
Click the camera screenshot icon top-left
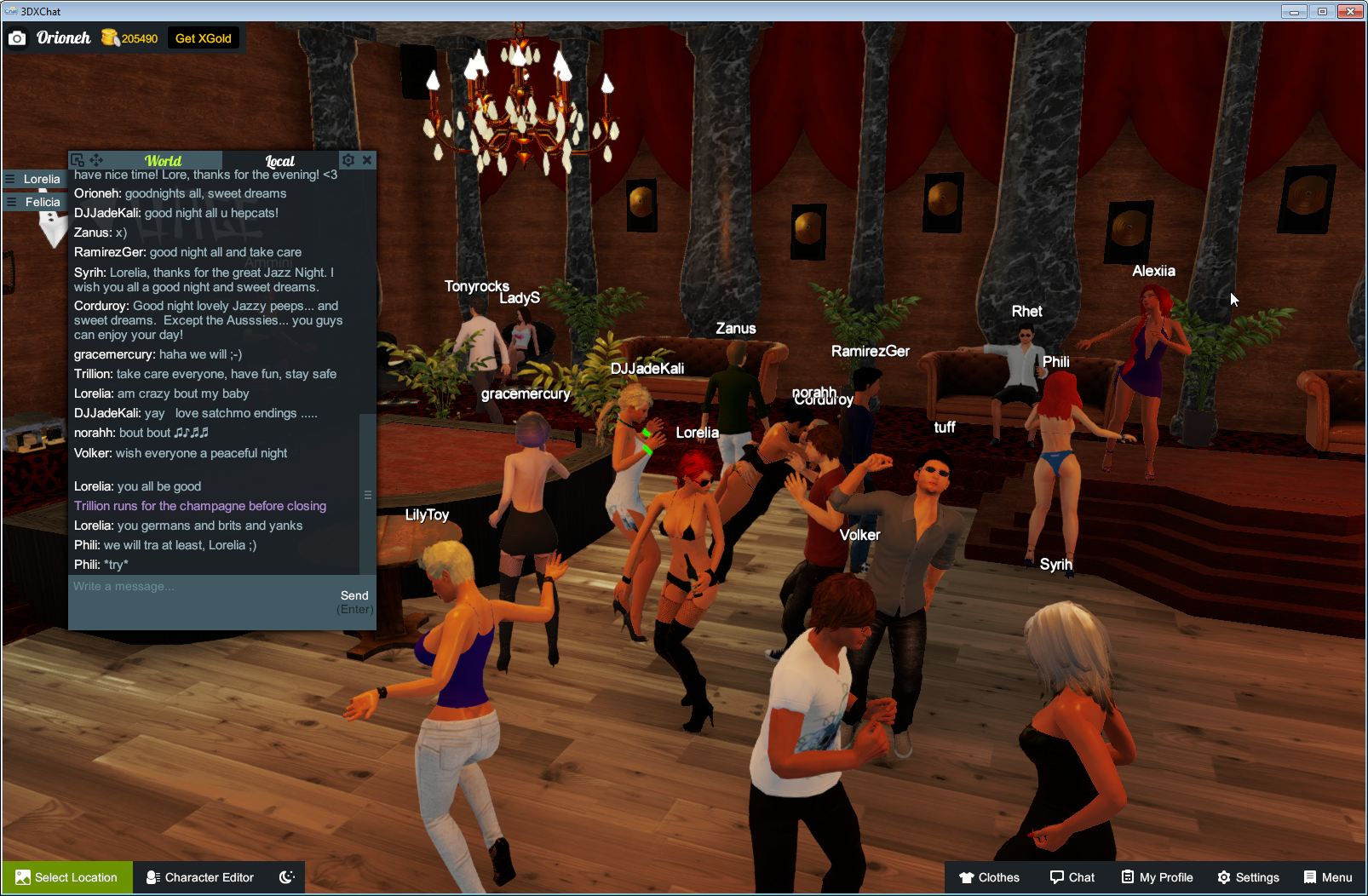point(17,38)
